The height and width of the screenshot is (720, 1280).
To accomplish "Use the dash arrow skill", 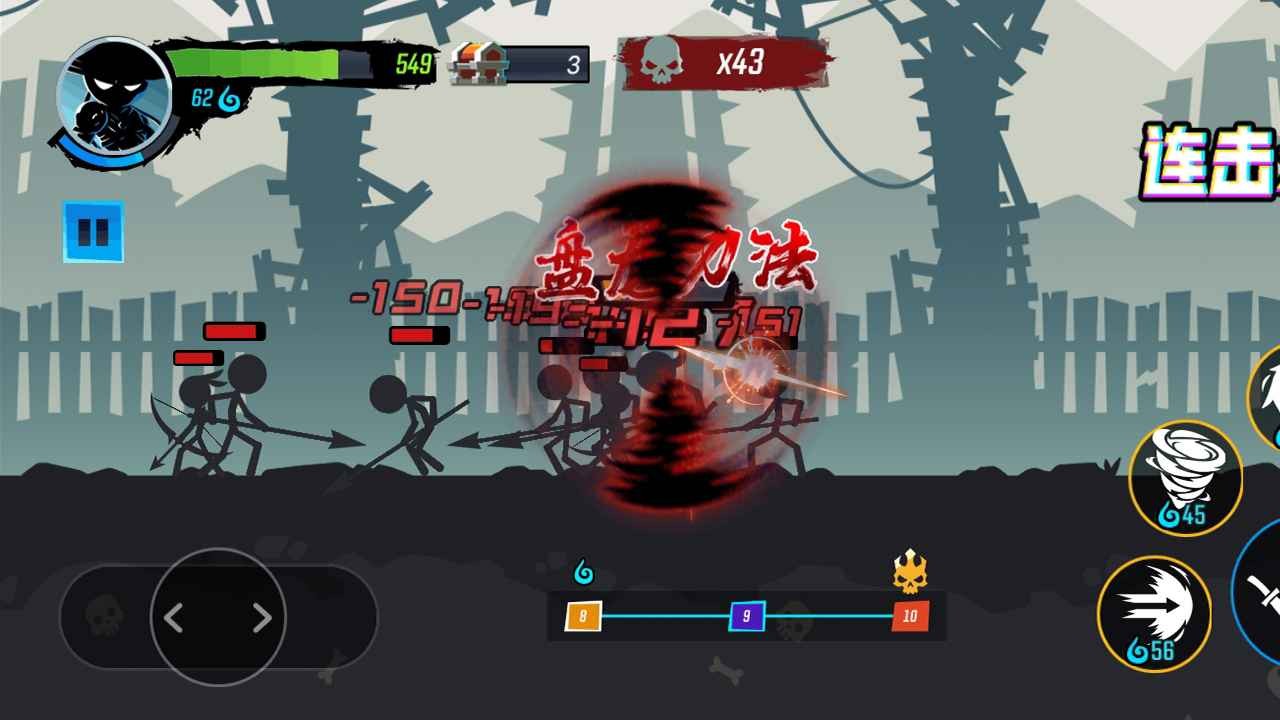I will coord(1160,614).
